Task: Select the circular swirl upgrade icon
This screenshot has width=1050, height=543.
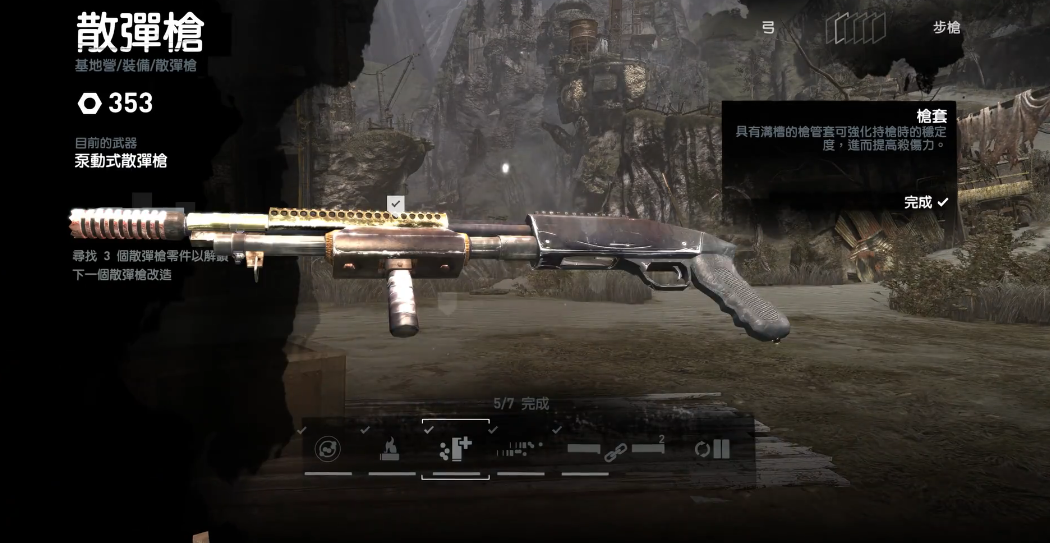Action: pos(328,450)
